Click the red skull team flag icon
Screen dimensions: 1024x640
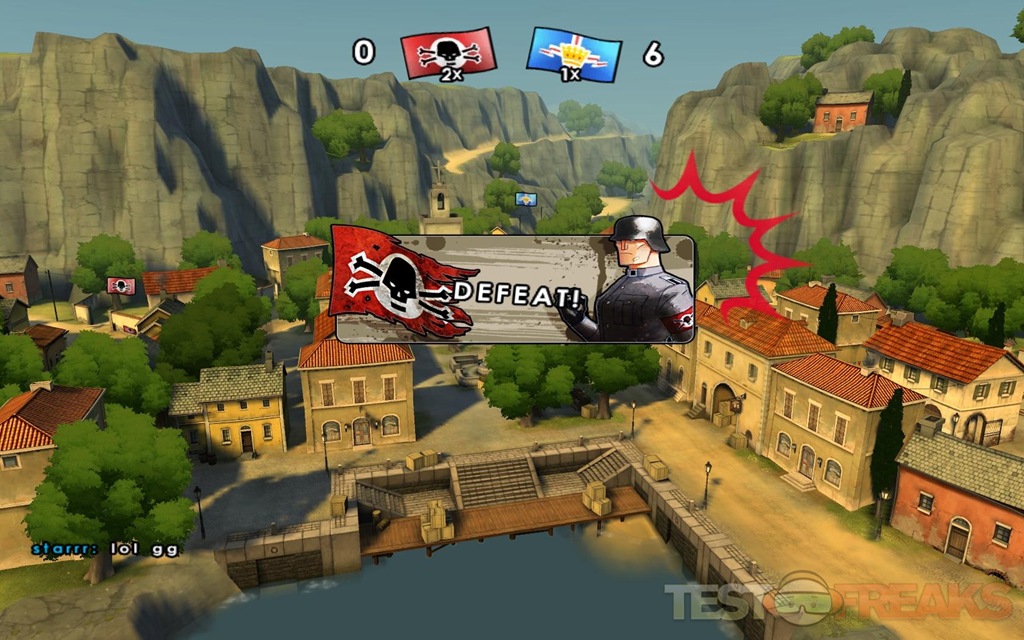click(x=448, y=52)
